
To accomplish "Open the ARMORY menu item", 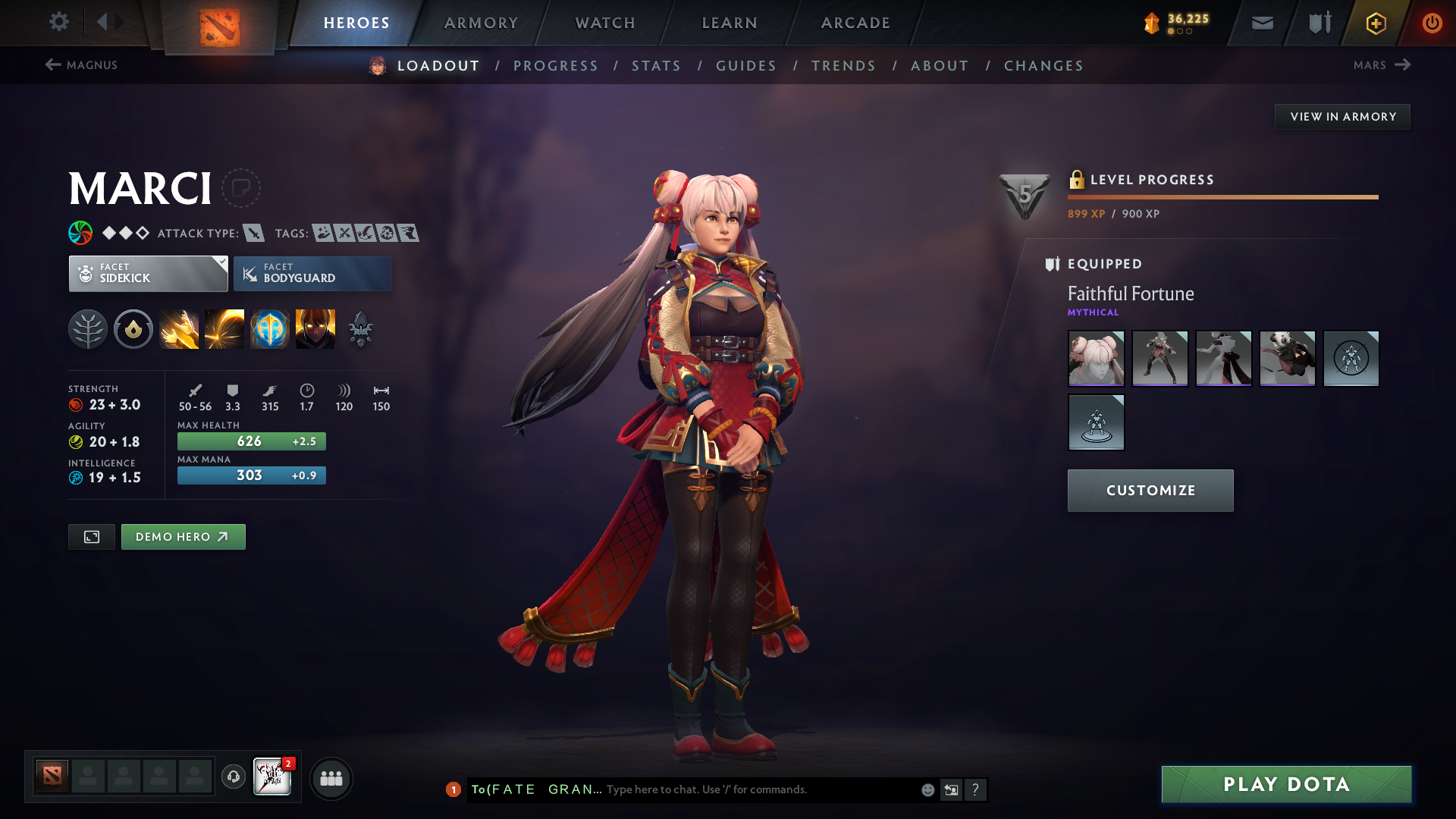I will (x=481, y=22).
